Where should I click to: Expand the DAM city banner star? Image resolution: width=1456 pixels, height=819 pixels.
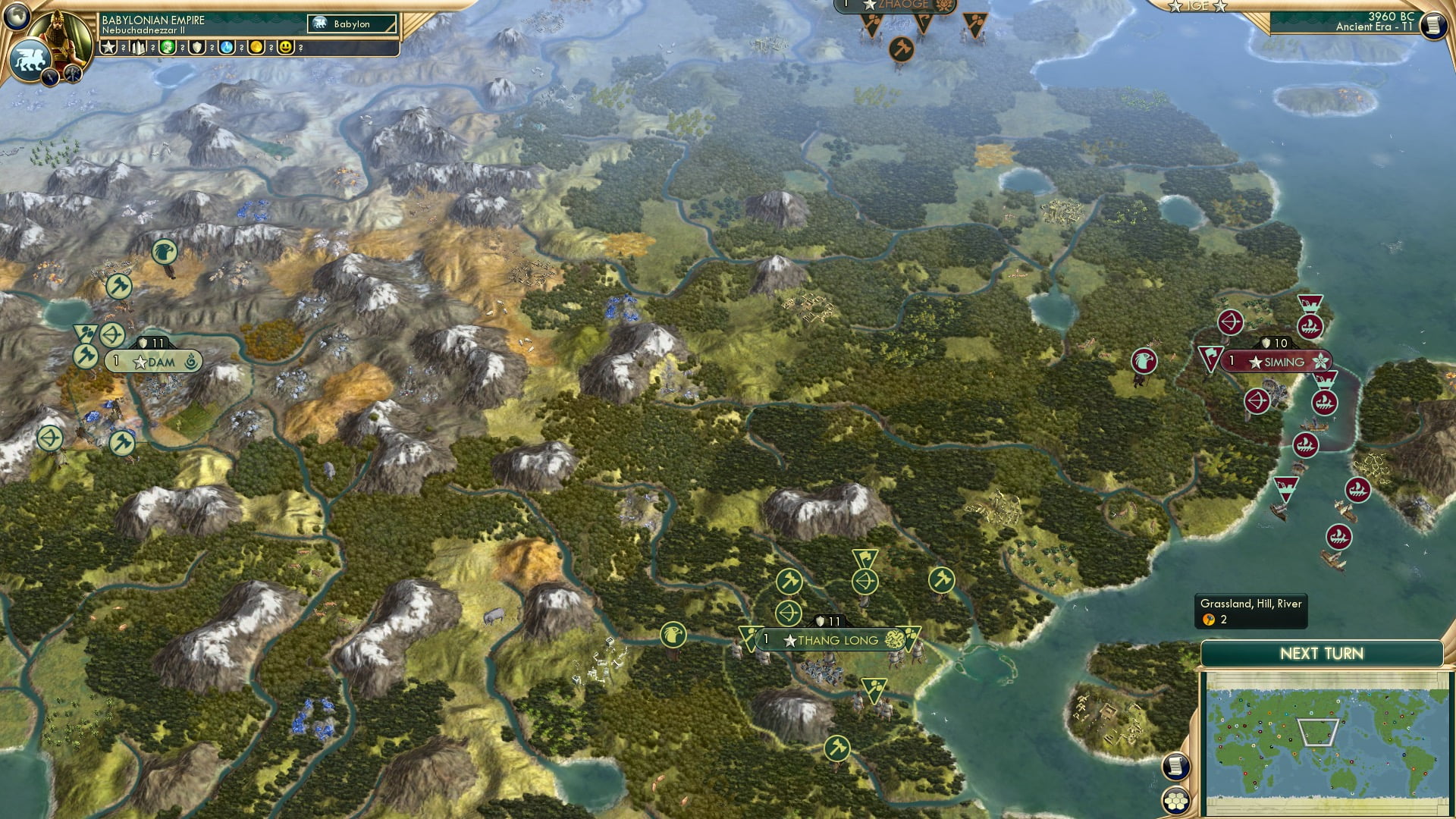pos(141,362)
